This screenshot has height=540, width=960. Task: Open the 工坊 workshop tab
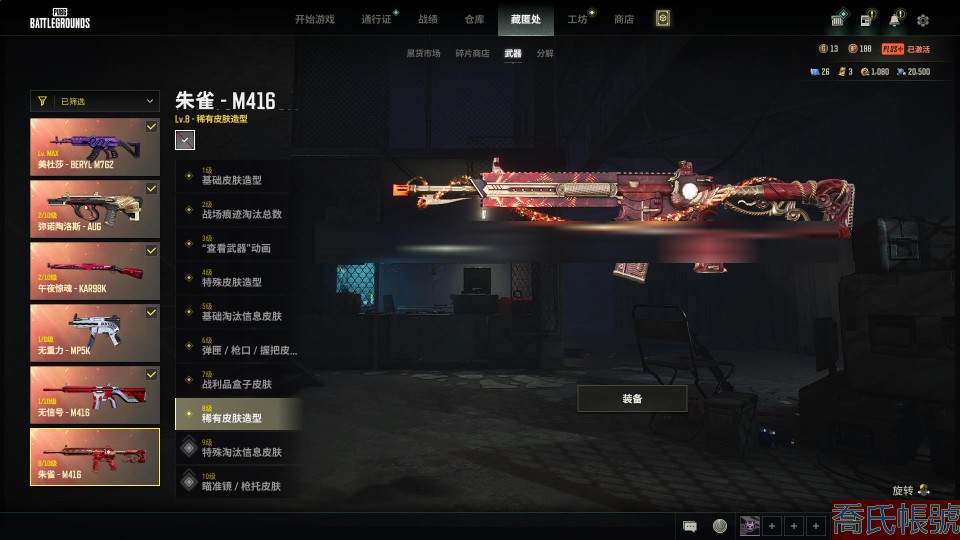[577, 19]
